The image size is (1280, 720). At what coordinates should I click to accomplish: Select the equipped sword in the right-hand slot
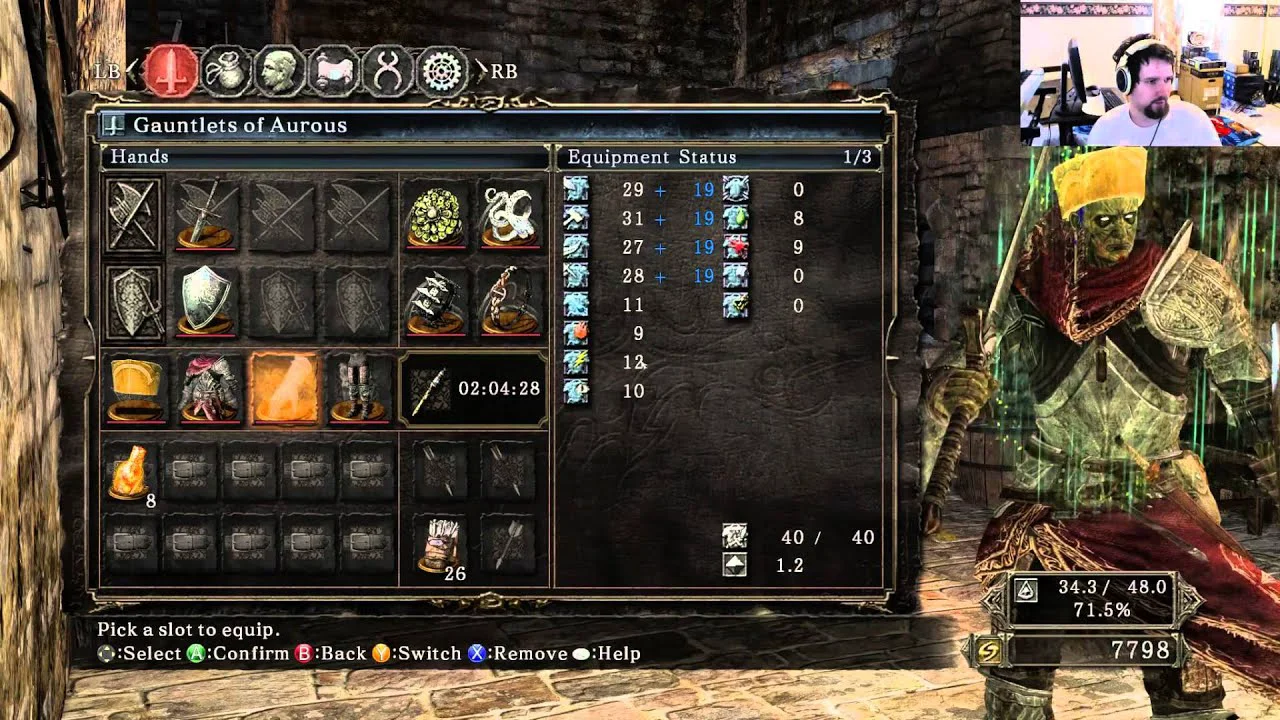pyautogui.click(x=206, y=214)
